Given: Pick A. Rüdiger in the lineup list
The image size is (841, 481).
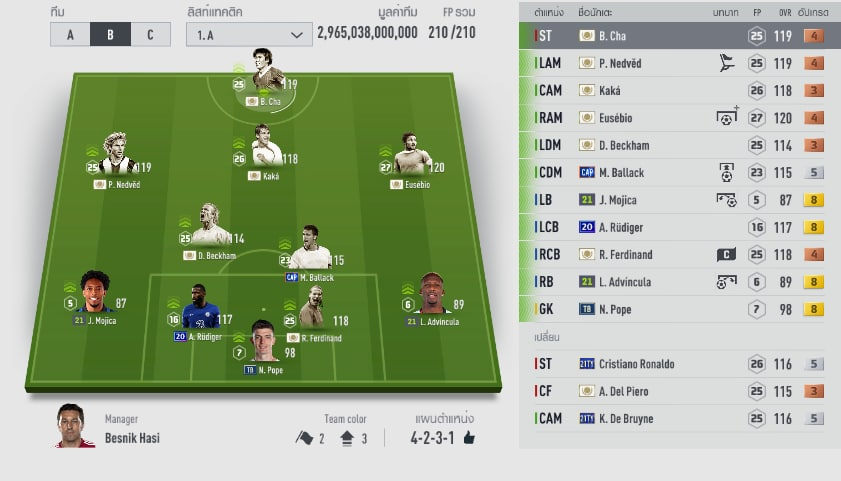Looking at the screenshot, I should coord(672,227).
